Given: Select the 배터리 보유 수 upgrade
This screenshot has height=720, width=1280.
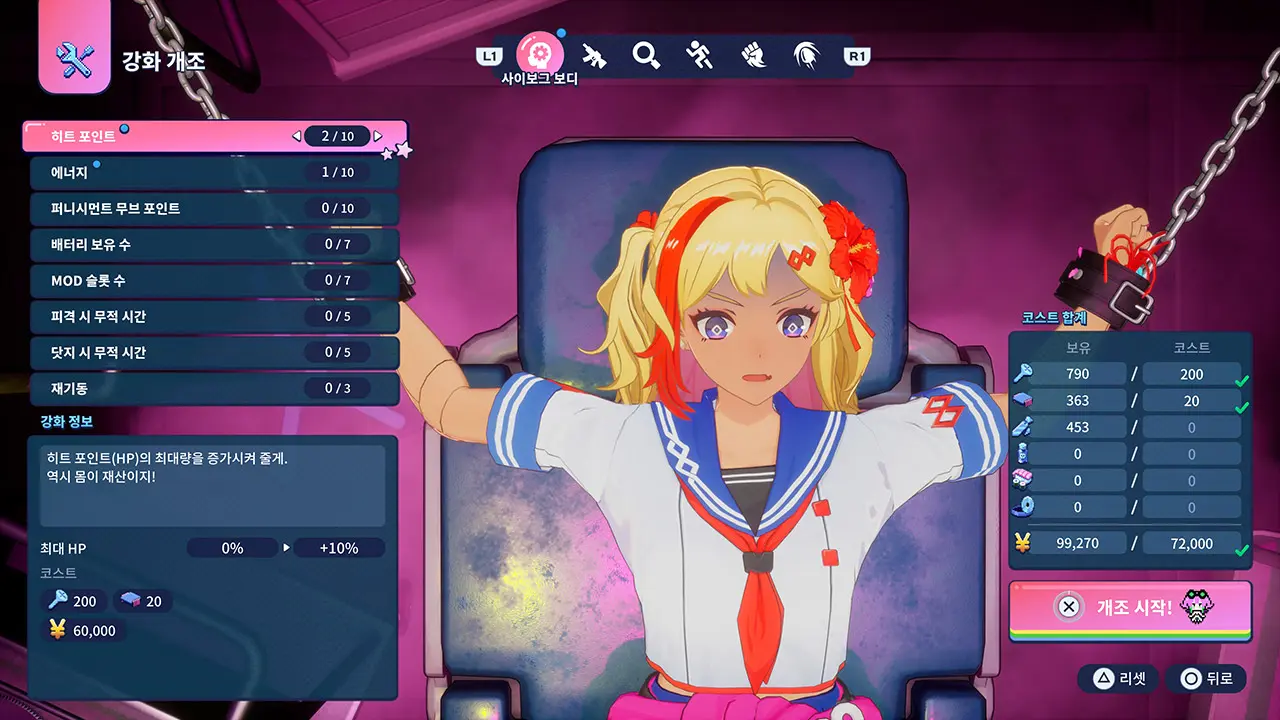Looking at the screenshot, I should pos(200,244).
